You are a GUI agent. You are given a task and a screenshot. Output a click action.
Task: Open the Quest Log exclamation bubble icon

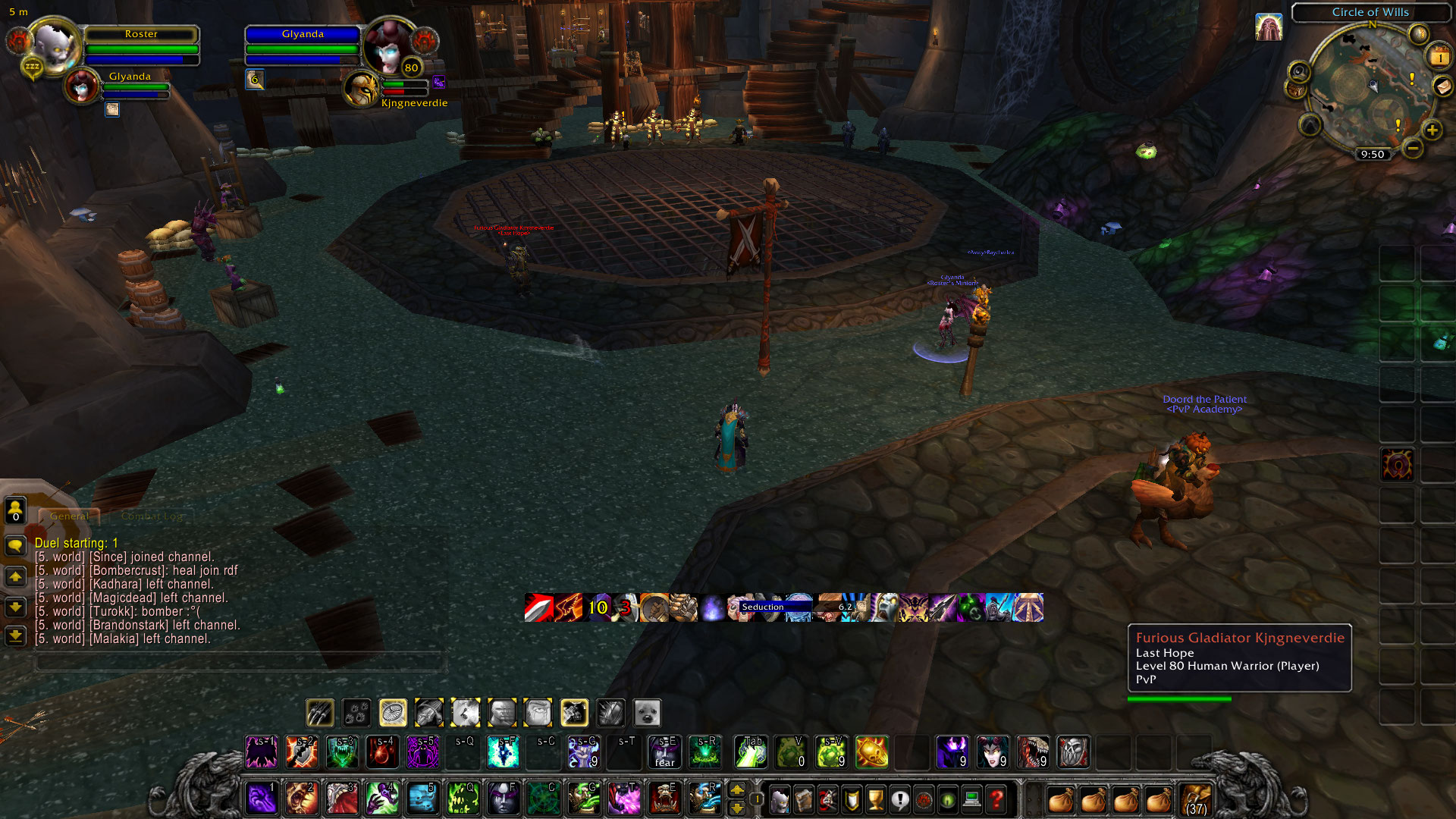pos(900,800)
